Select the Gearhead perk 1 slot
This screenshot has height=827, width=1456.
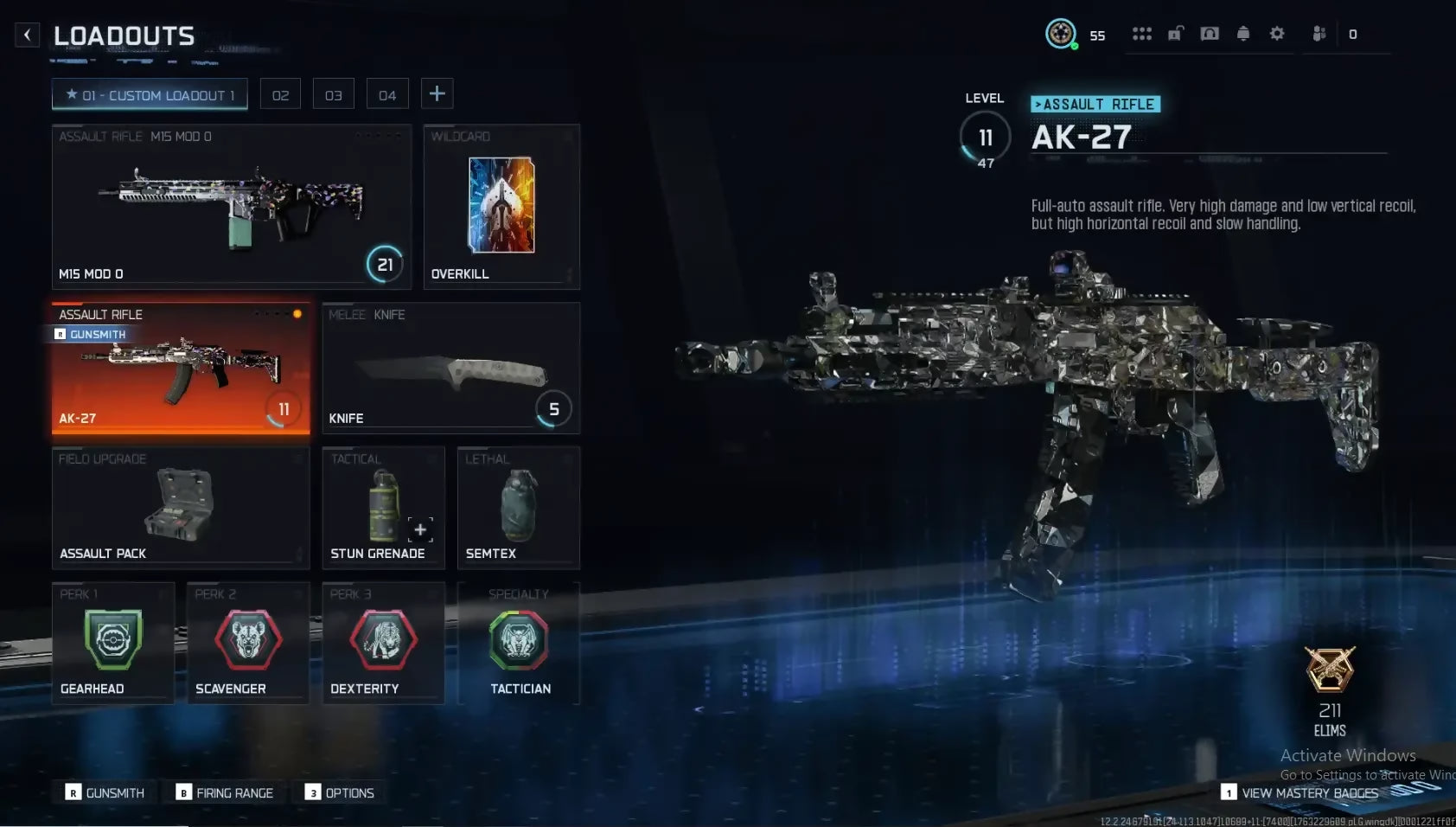pos(113,643)
